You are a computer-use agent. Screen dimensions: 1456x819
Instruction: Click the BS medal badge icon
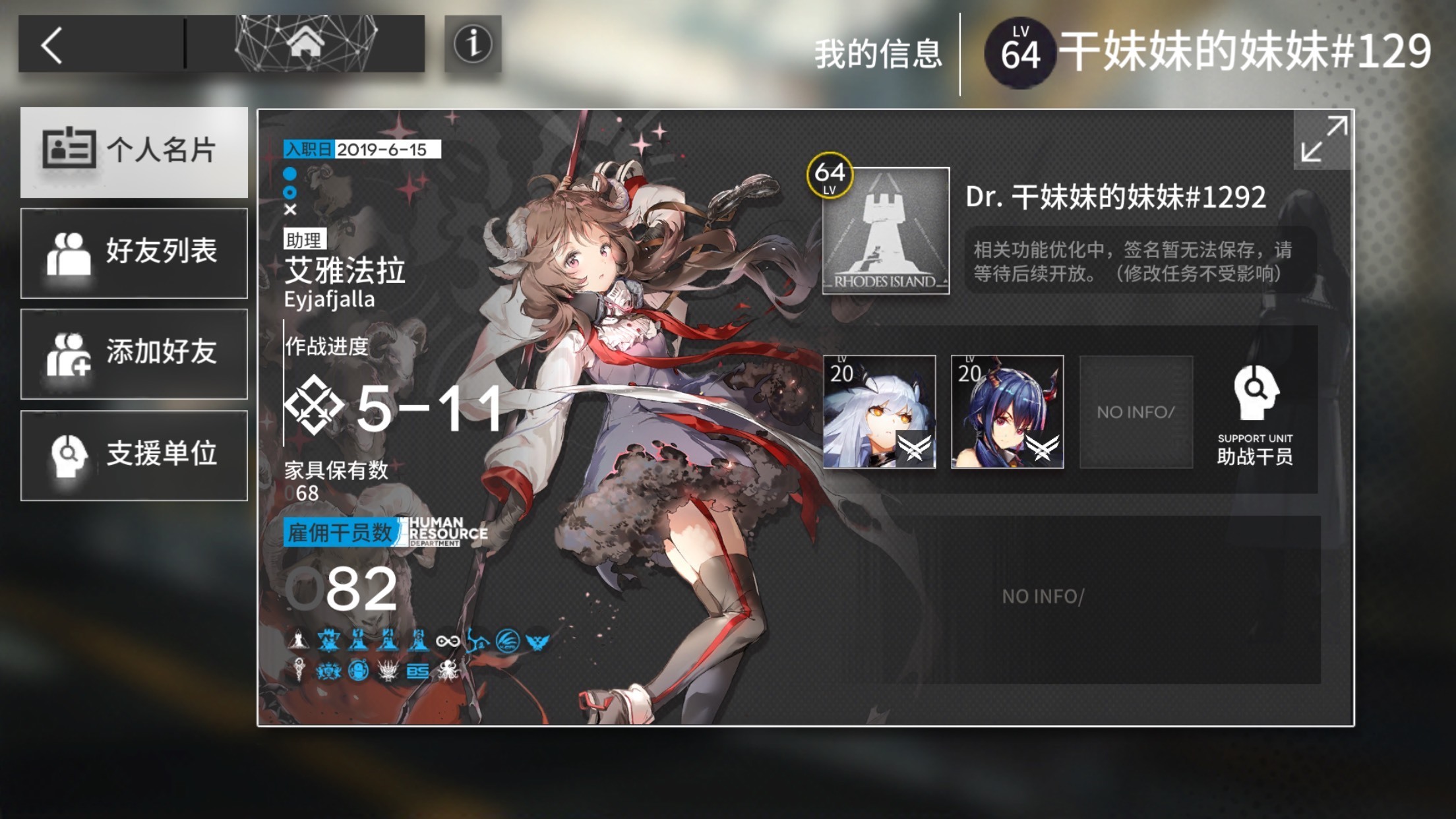click(417, 671)
